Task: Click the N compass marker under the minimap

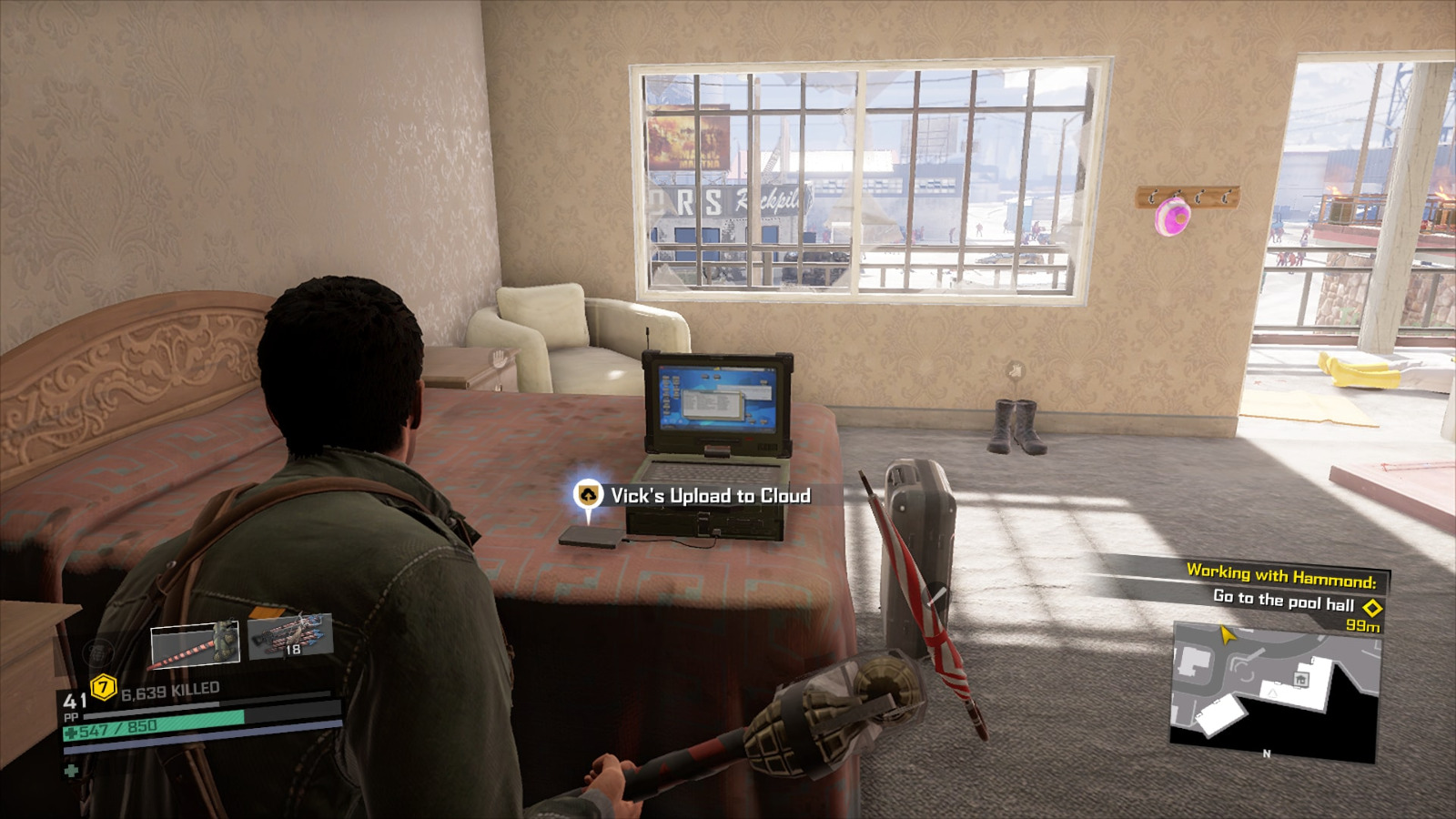Action: 1266,754
